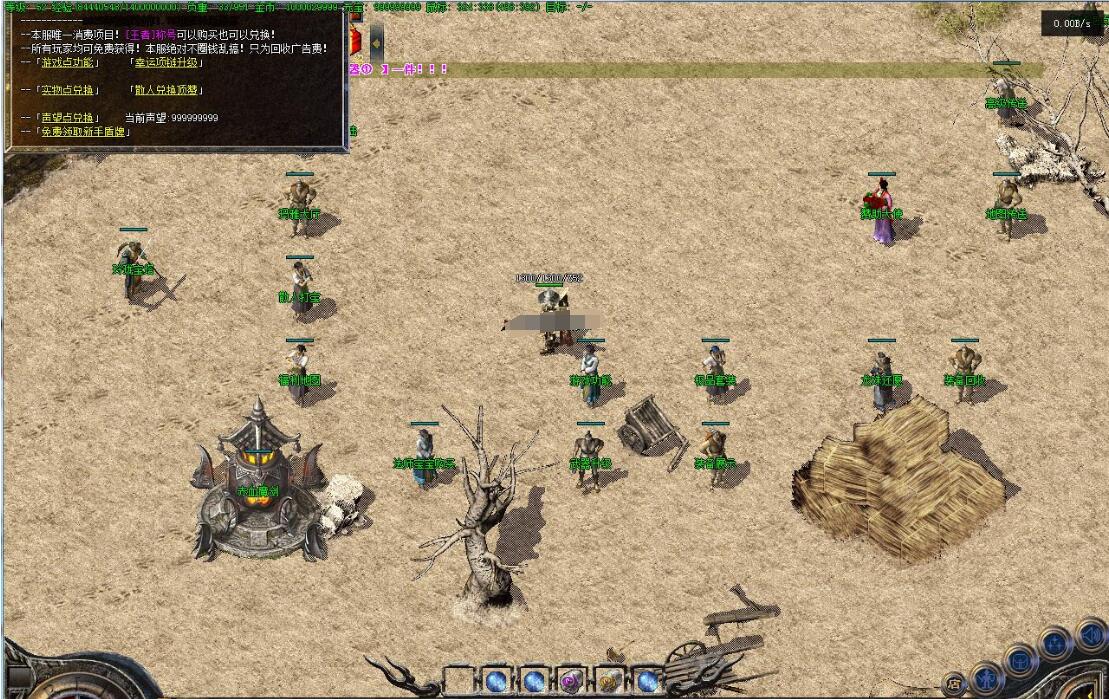Open the small 店 shop button

click(955, 685)
